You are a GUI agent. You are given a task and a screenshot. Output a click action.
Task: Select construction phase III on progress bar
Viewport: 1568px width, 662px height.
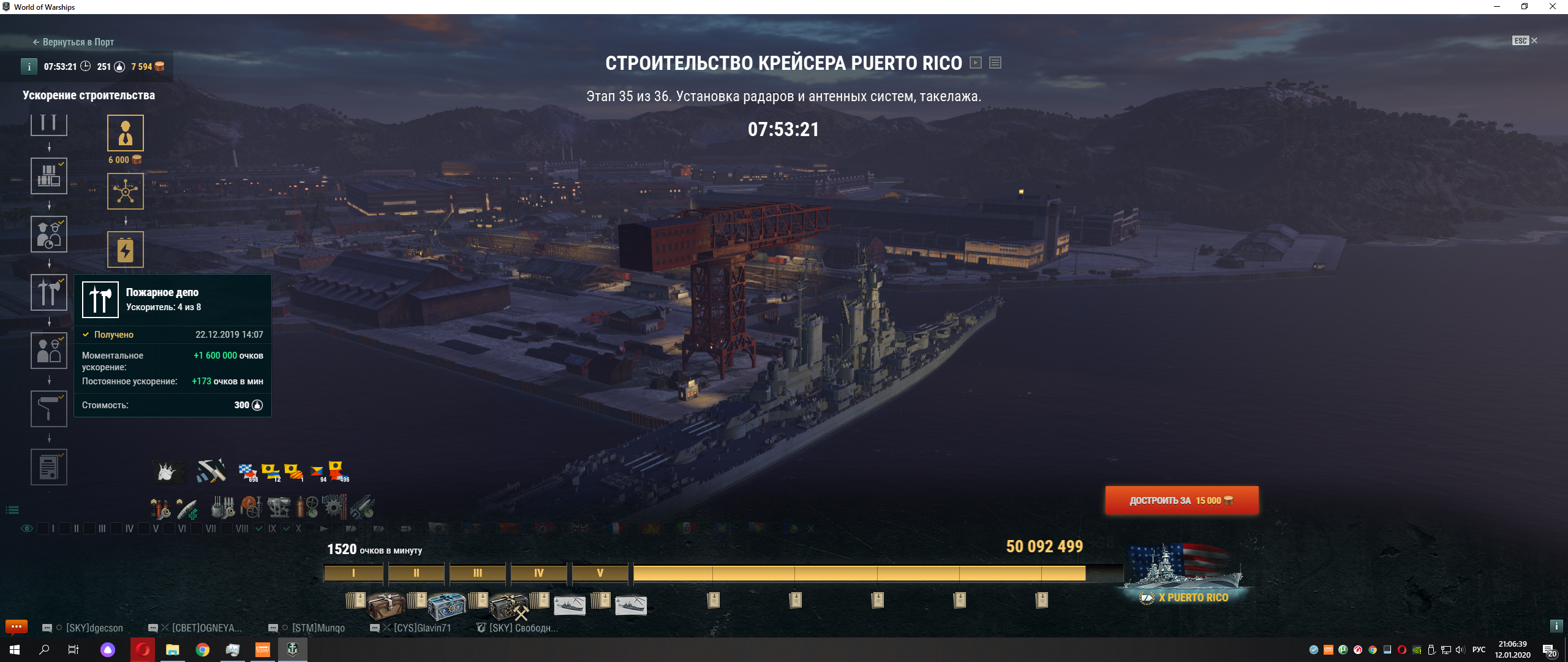coord(477,573)
